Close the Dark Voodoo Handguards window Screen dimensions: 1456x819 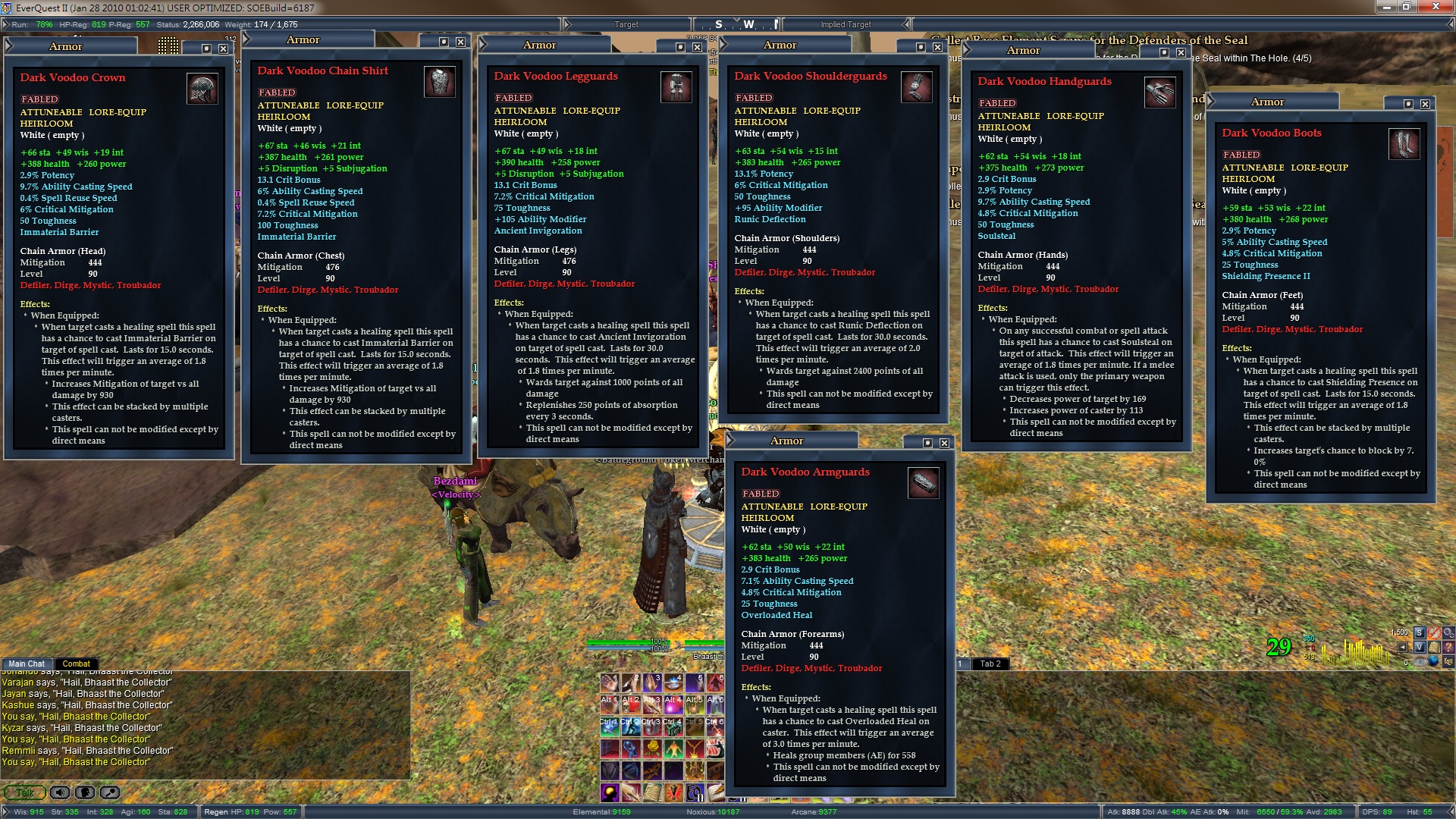pyautogui.click(x=1181, y=52)
